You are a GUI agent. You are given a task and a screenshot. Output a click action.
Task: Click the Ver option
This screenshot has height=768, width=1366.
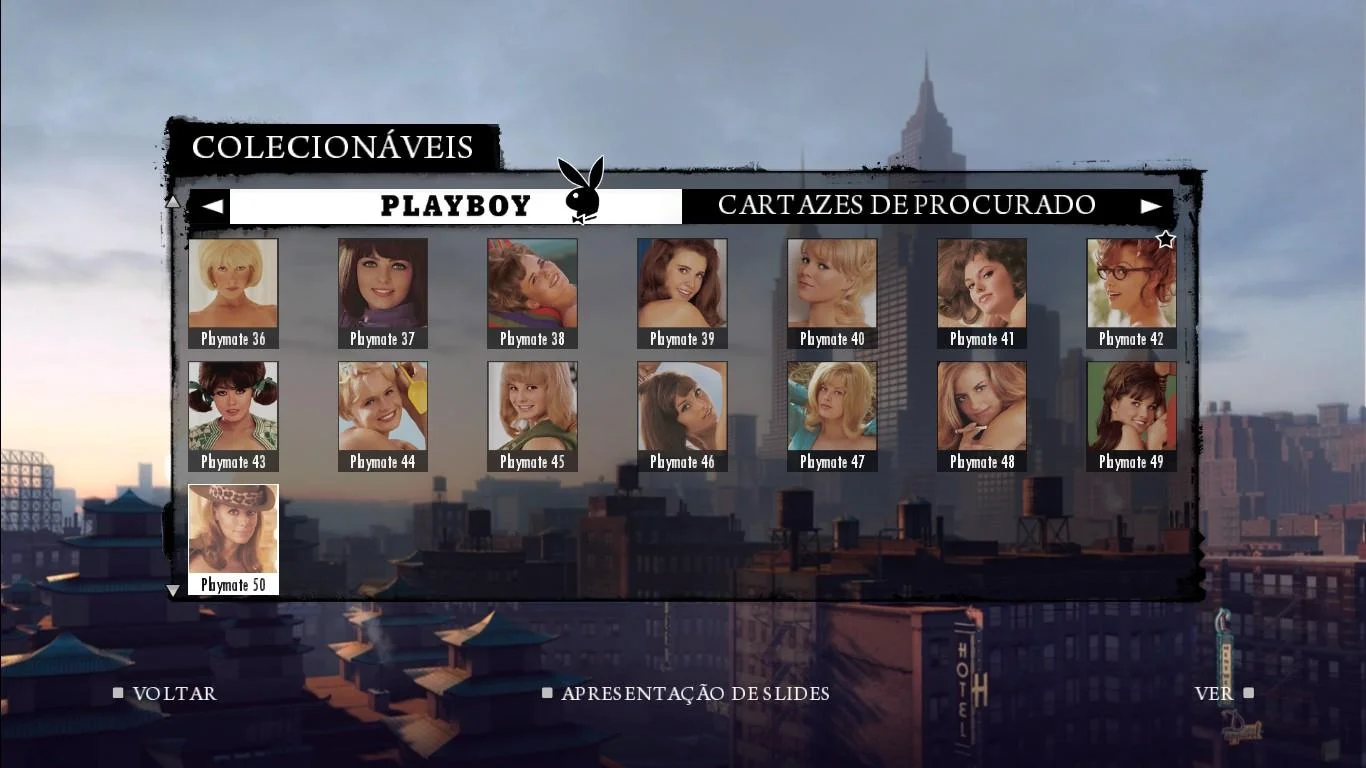point(1214,693)
